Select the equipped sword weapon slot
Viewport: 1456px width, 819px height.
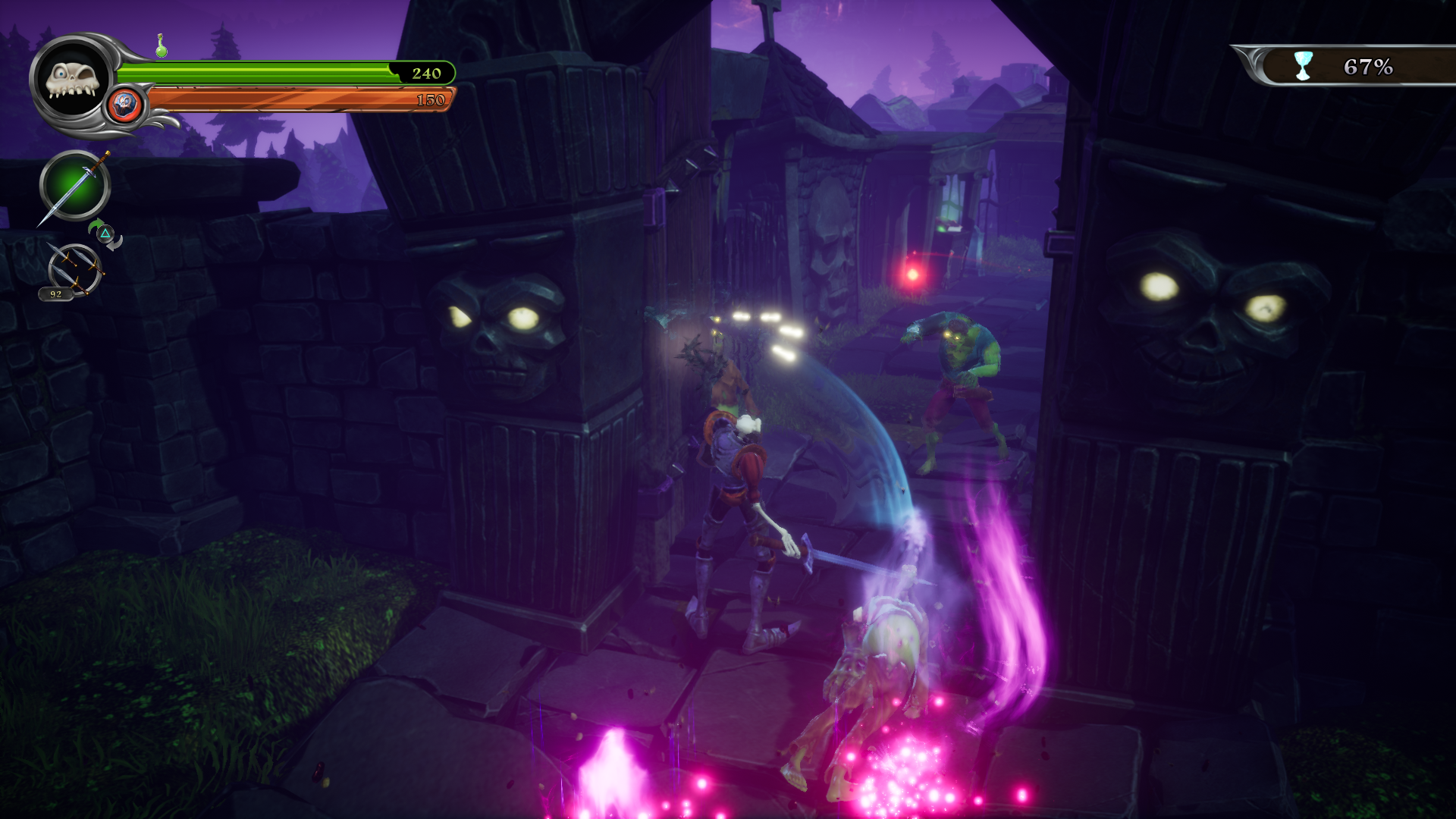(x=74, y=186)
